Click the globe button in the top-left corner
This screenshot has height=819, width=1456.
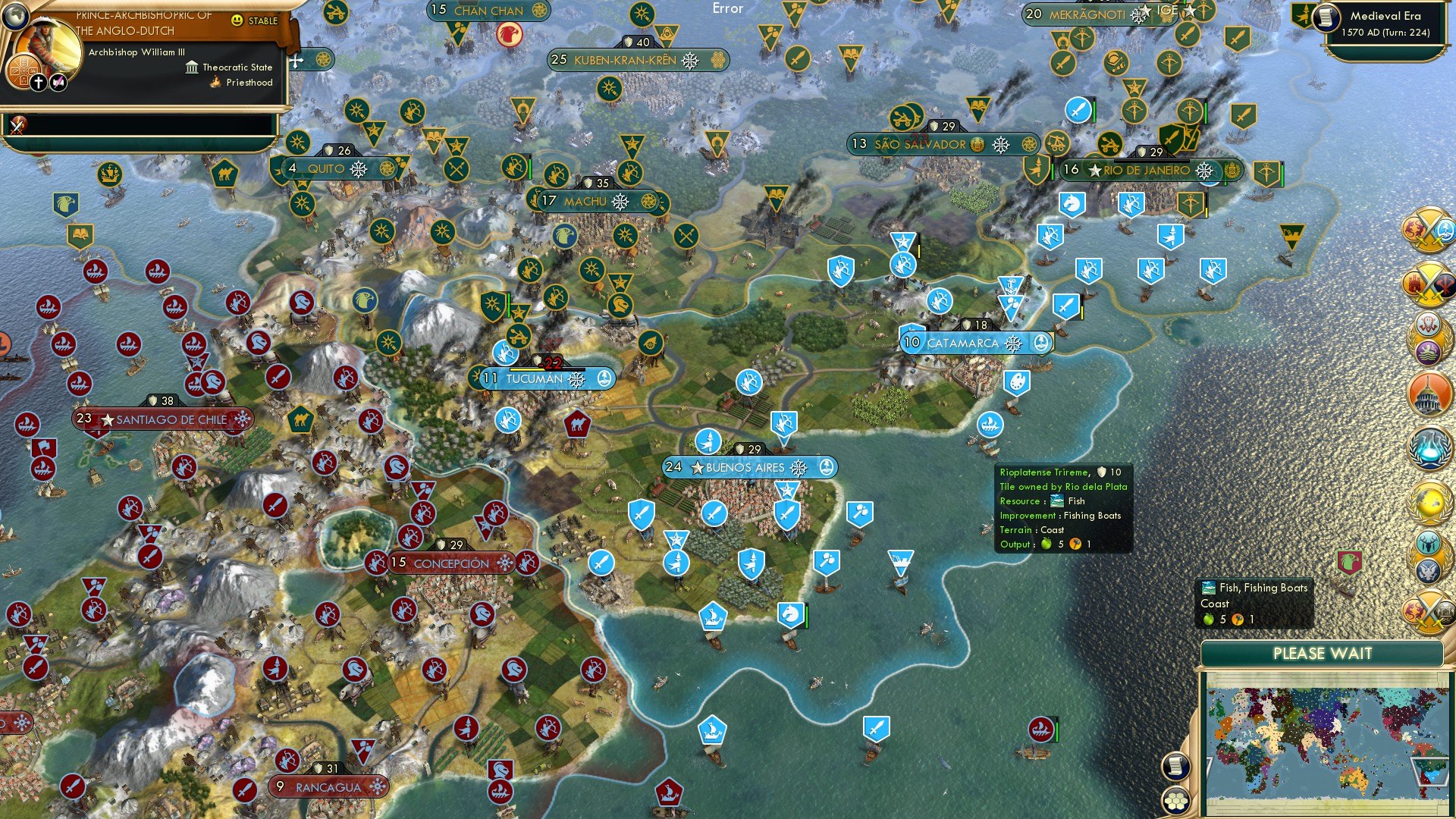tap(15, 17)
